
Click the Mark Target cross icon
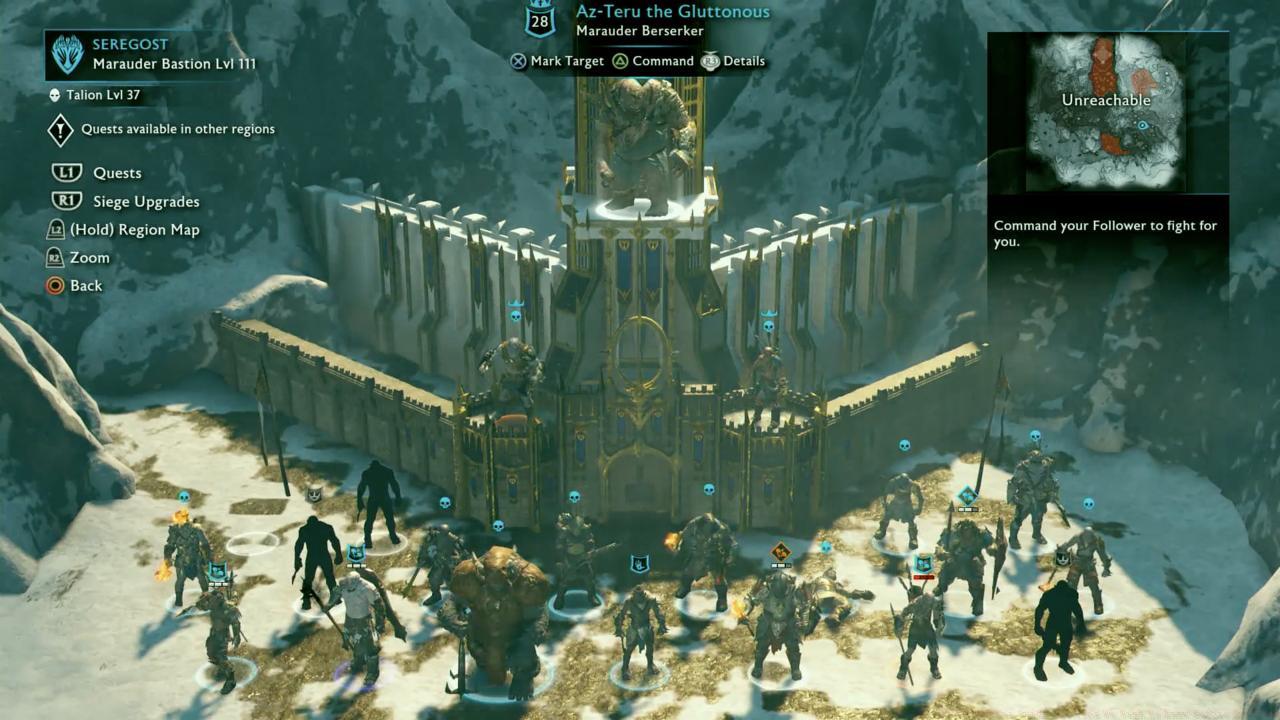tap(518, 61)
